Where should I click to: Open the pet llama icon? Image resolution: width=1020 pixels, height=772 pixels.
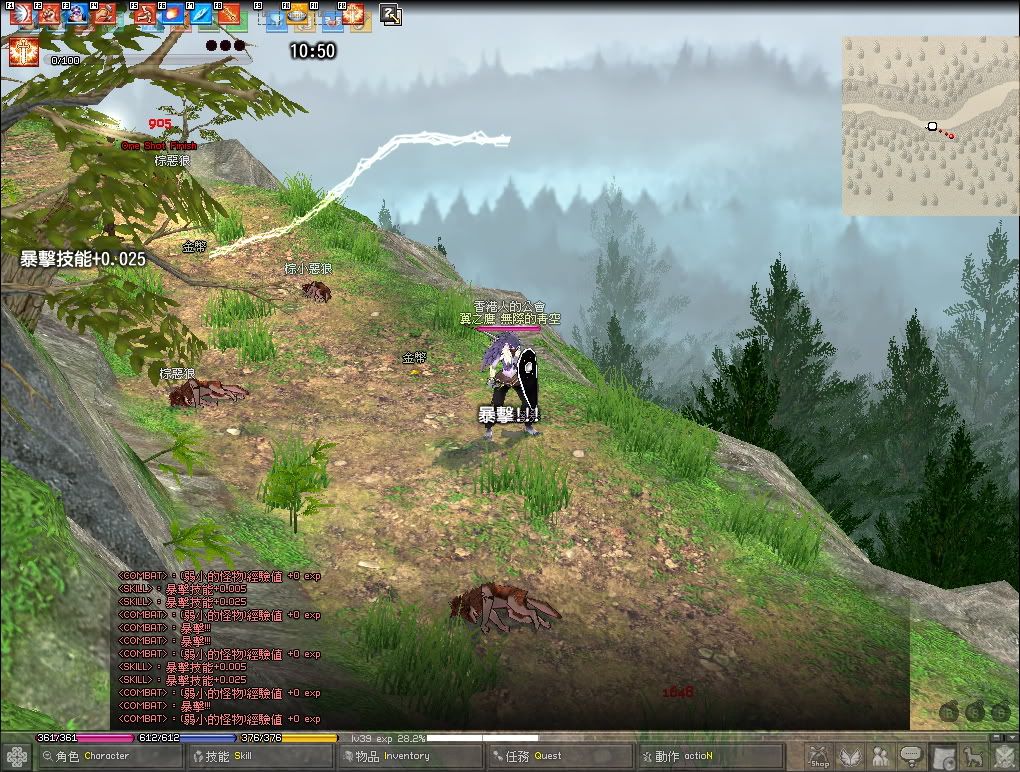(972, 757)
